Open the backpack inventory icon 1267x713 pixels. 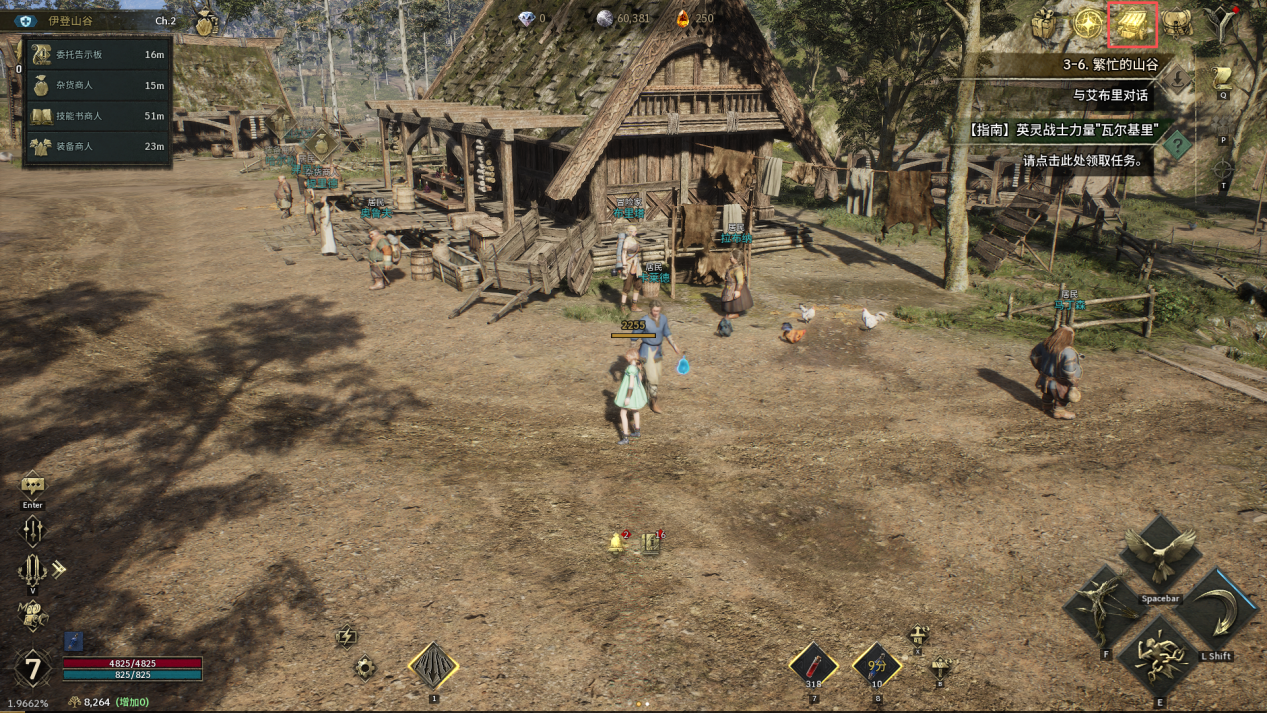(1177, 24)
